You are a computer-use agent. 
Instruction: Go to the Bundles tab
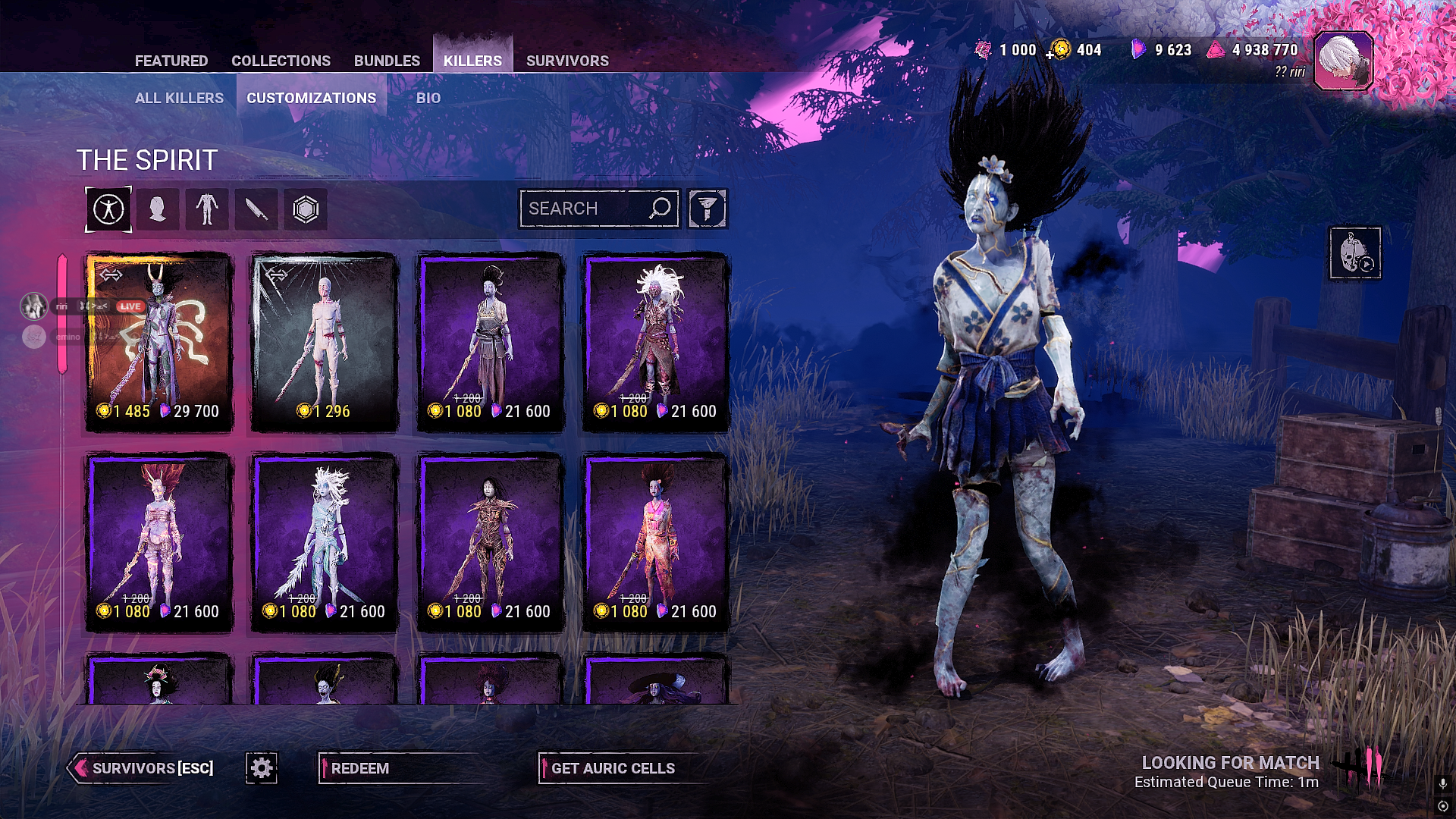[387, 61]
